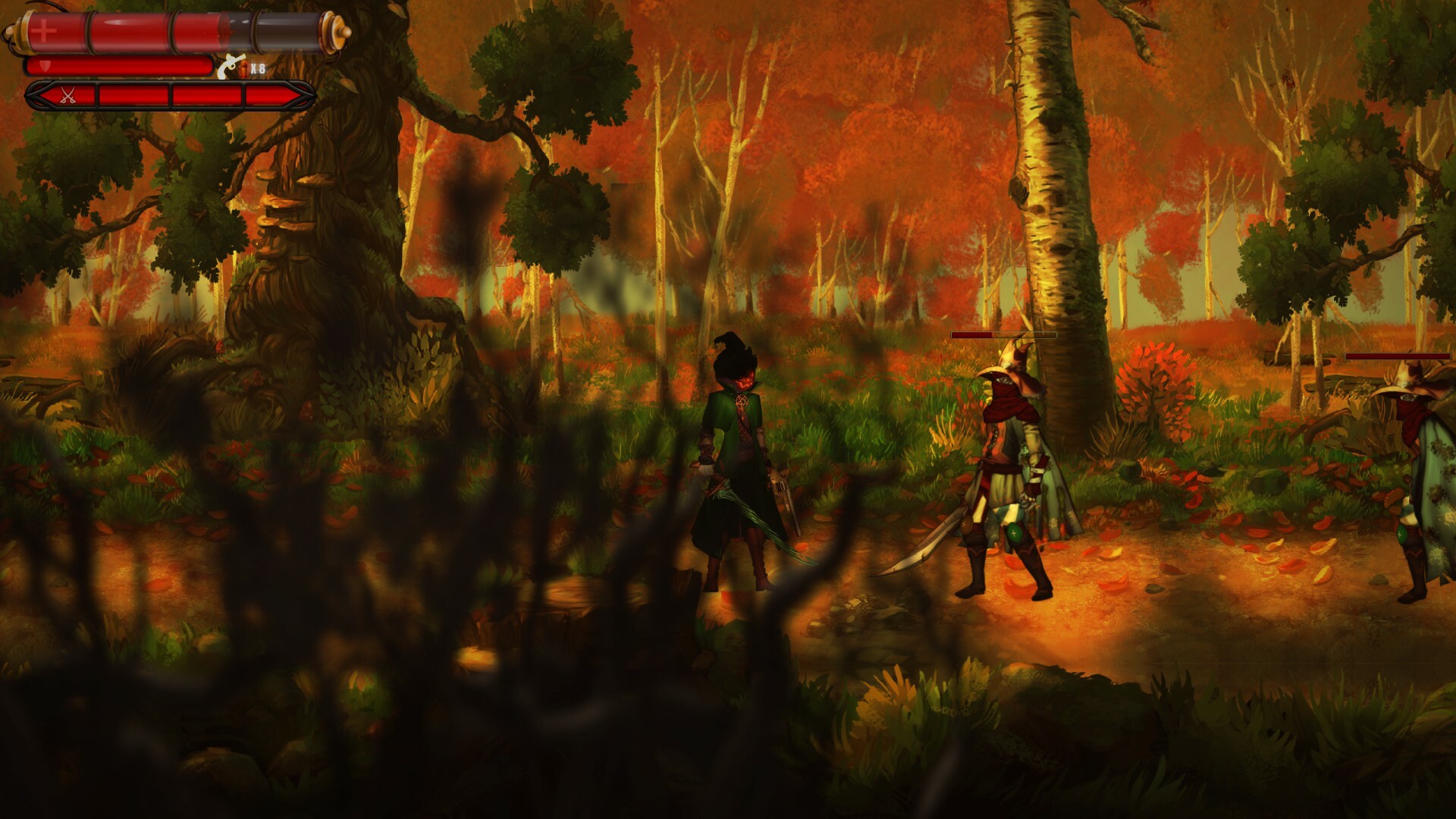Click the pistol icon in the HUD
1456x819 pixels.
pyautogui.click(x=230, y=66)
